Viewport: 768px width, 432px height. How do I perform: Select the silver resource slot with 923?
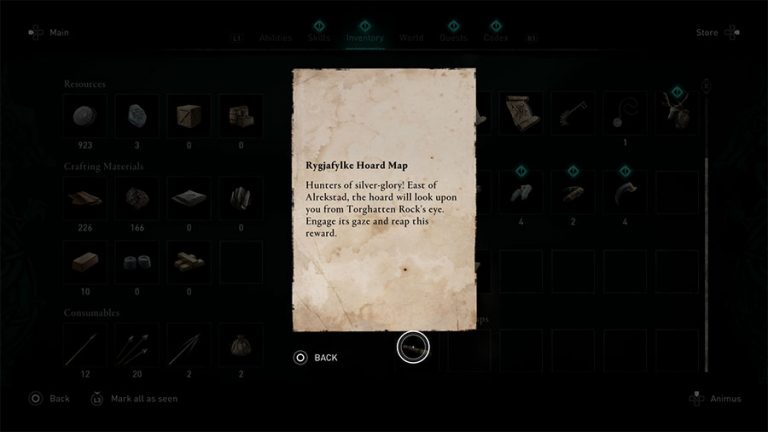(85, 116)
